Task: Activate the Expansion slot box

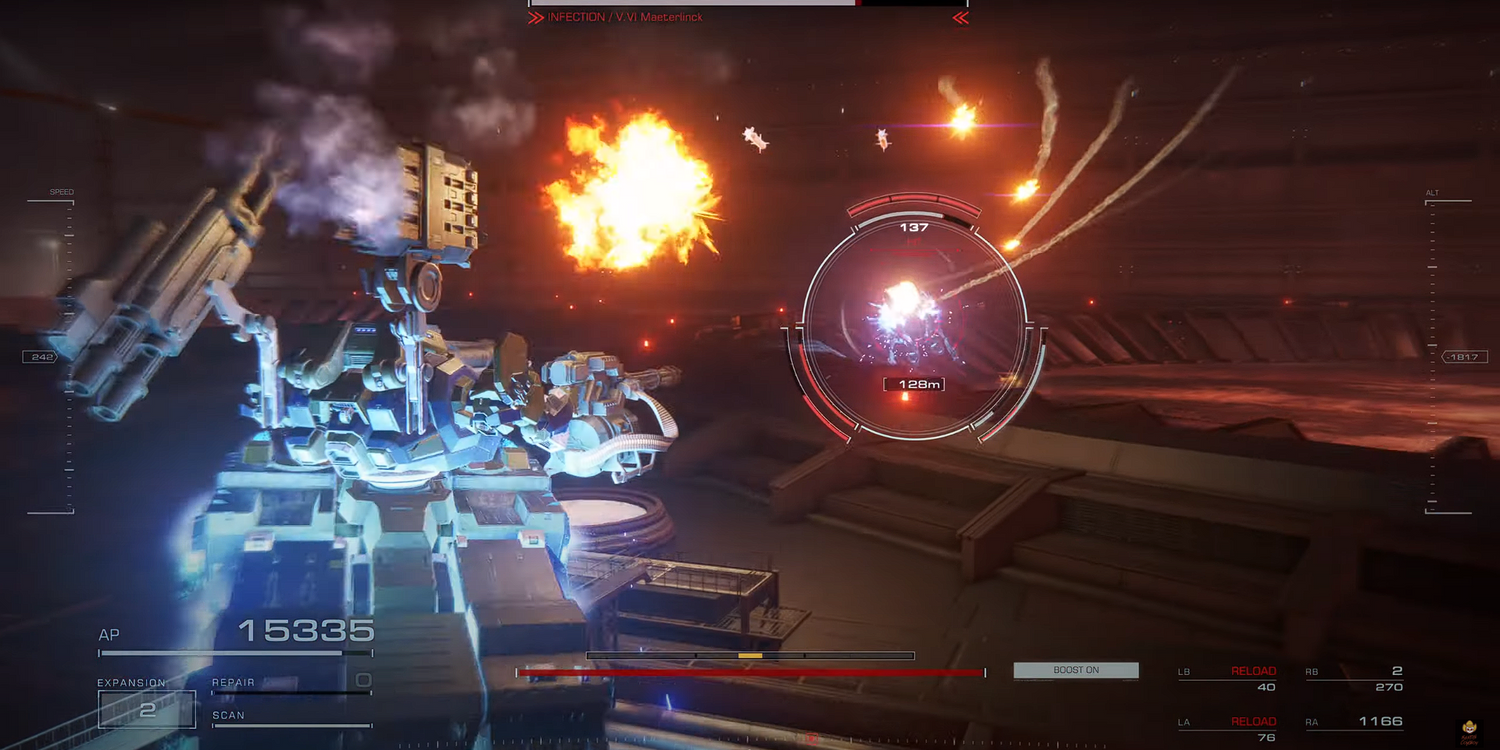Action: 147,709
